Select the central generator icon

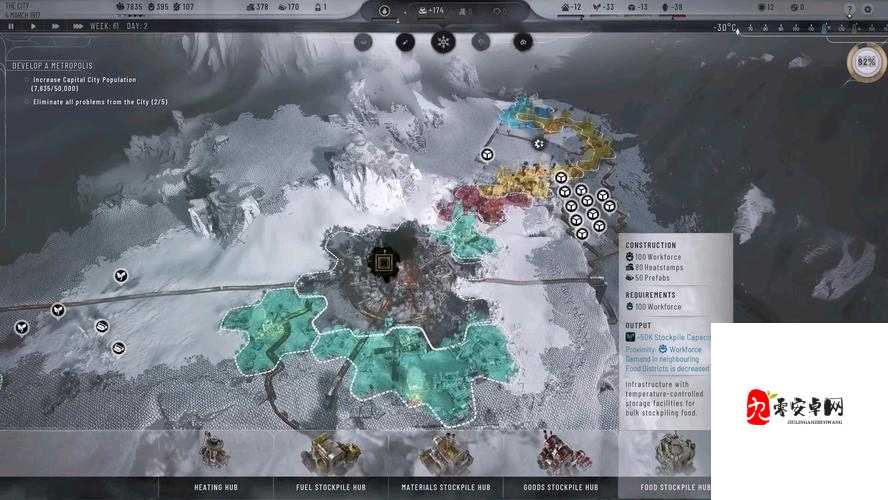[382, 263]
